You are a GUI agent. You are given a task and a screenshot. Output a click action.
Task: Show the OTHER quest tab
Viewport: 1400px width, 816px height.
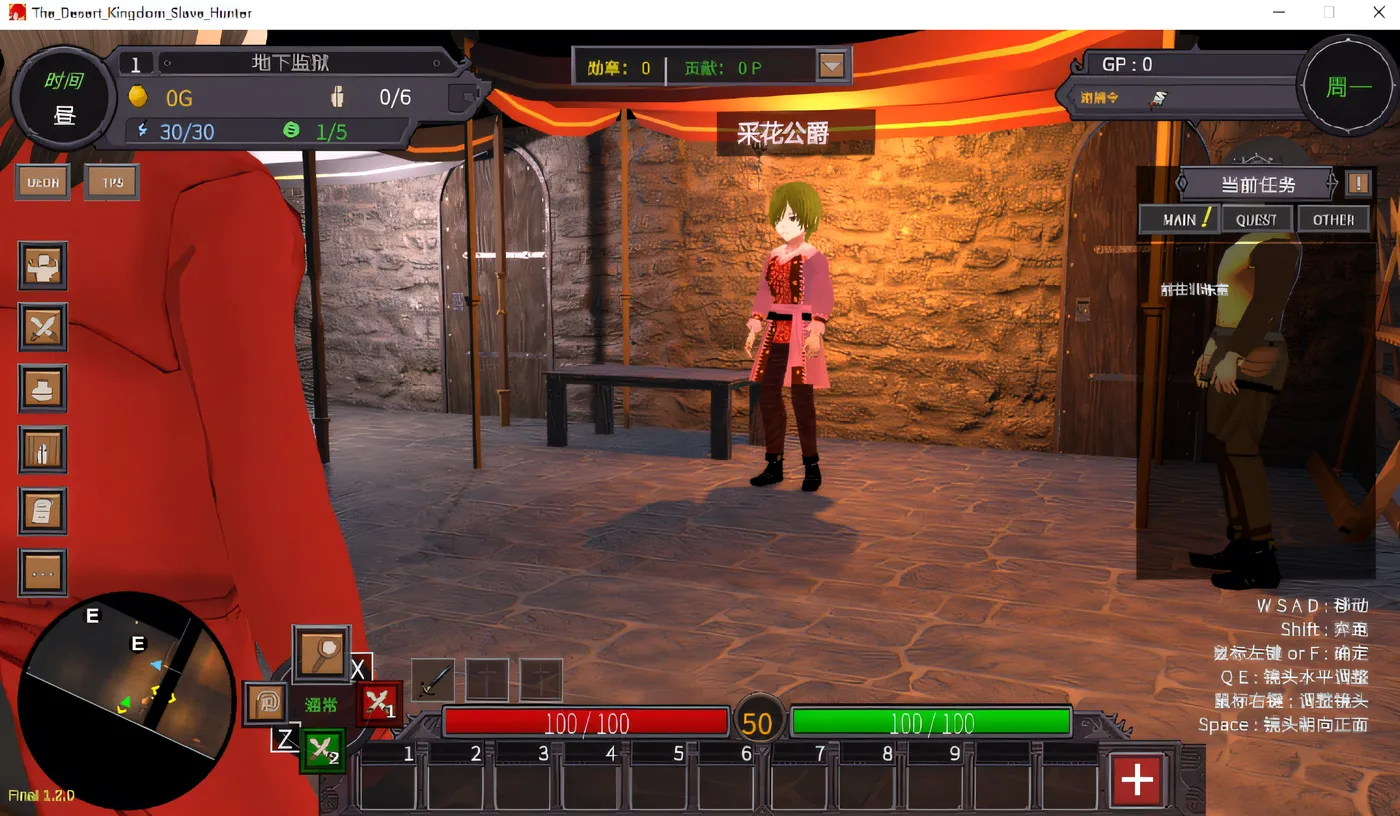[1333, 219]
